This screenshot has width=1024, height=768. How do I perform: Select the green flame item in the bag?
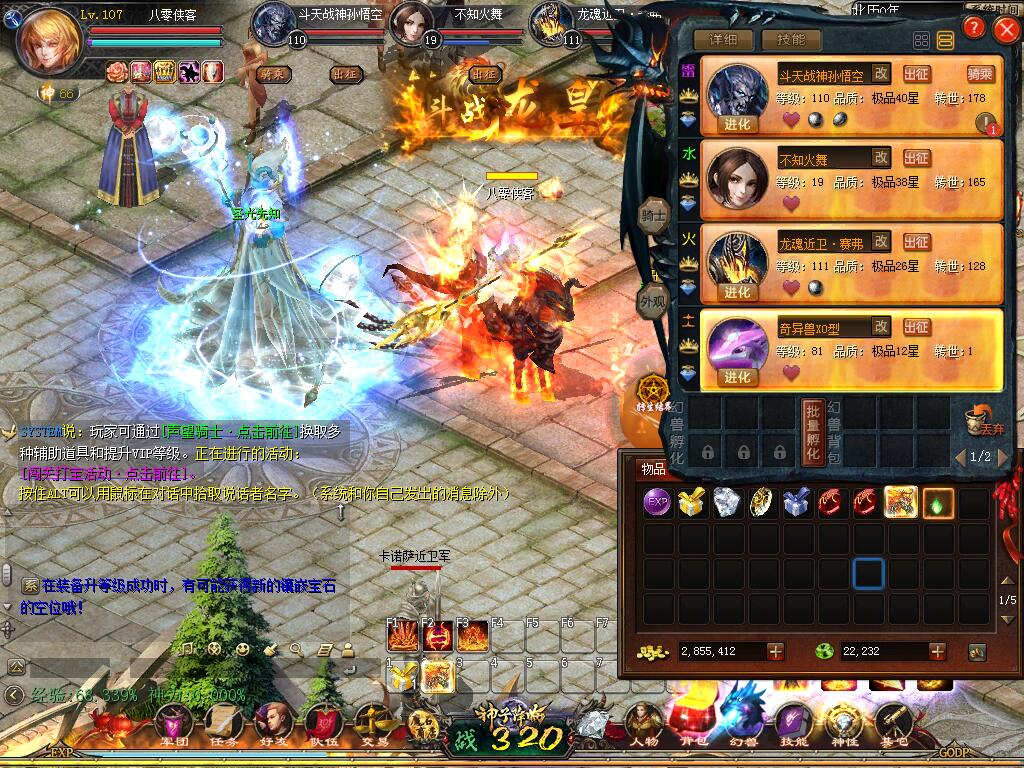[938, 503]
